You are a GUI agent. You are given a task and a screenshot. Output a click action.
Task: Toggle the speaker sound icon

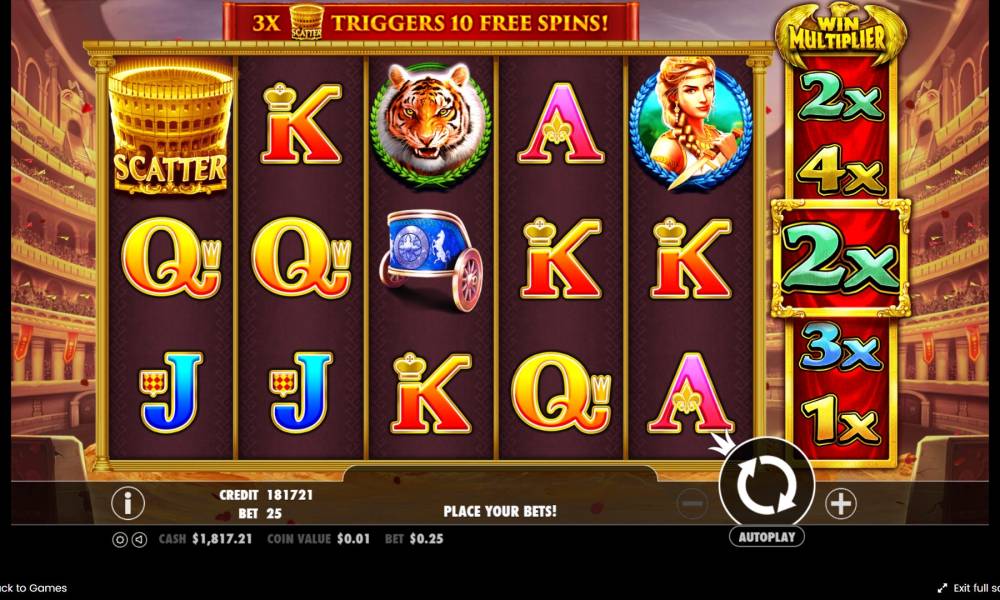(x=139, y=539)
